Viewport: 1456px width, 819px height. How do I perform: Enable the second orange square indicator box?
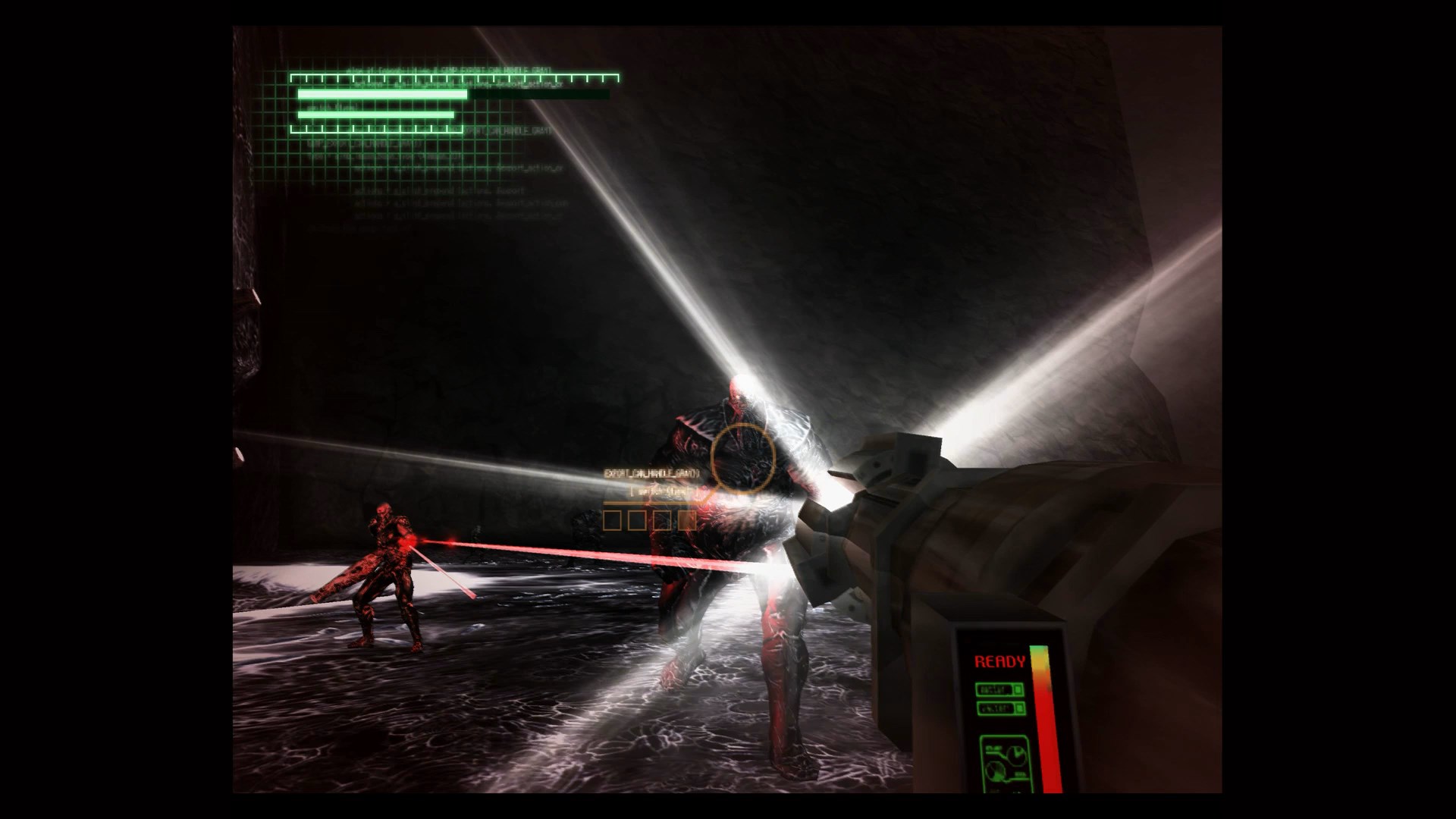click(637, 521)
